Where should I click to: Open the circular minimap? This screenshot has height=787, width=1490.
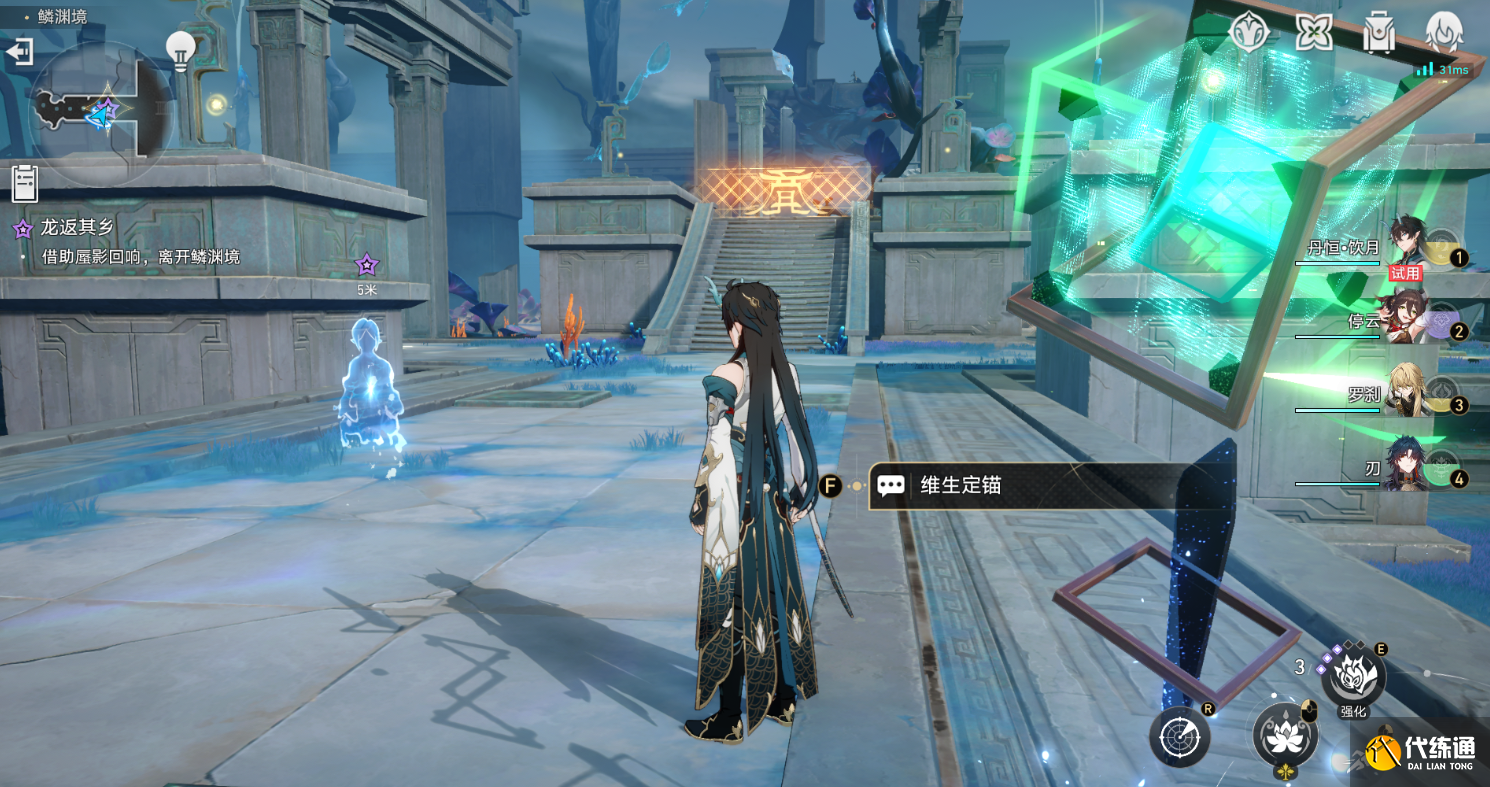pyautogui.click(x=100, y=112)
